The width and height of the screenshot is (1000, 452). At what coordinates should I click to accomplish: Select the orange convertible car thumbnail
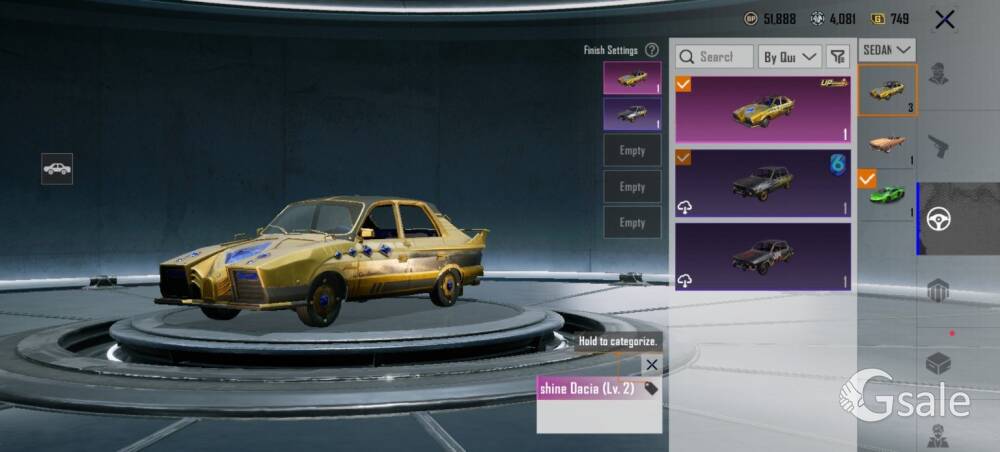point(887,144)
